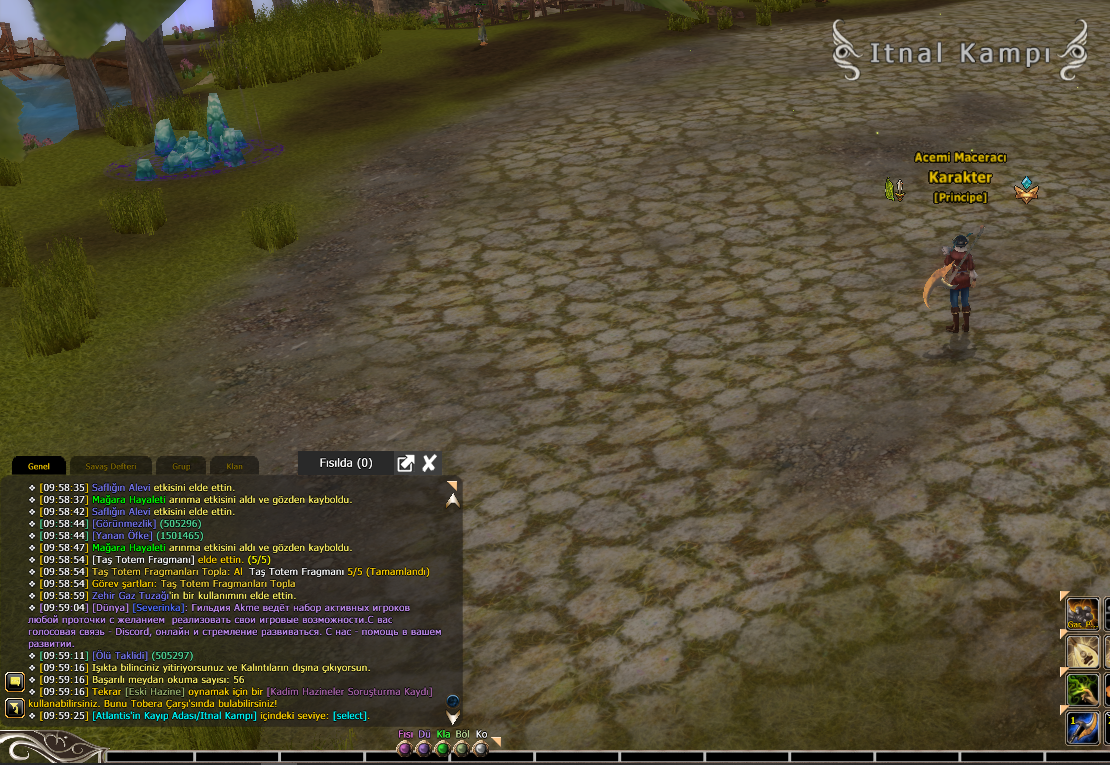Click the yellow speech bubble chat icon
This screenshot has height=765, width=1110.
pyautogui.click(x=15, y=682)
